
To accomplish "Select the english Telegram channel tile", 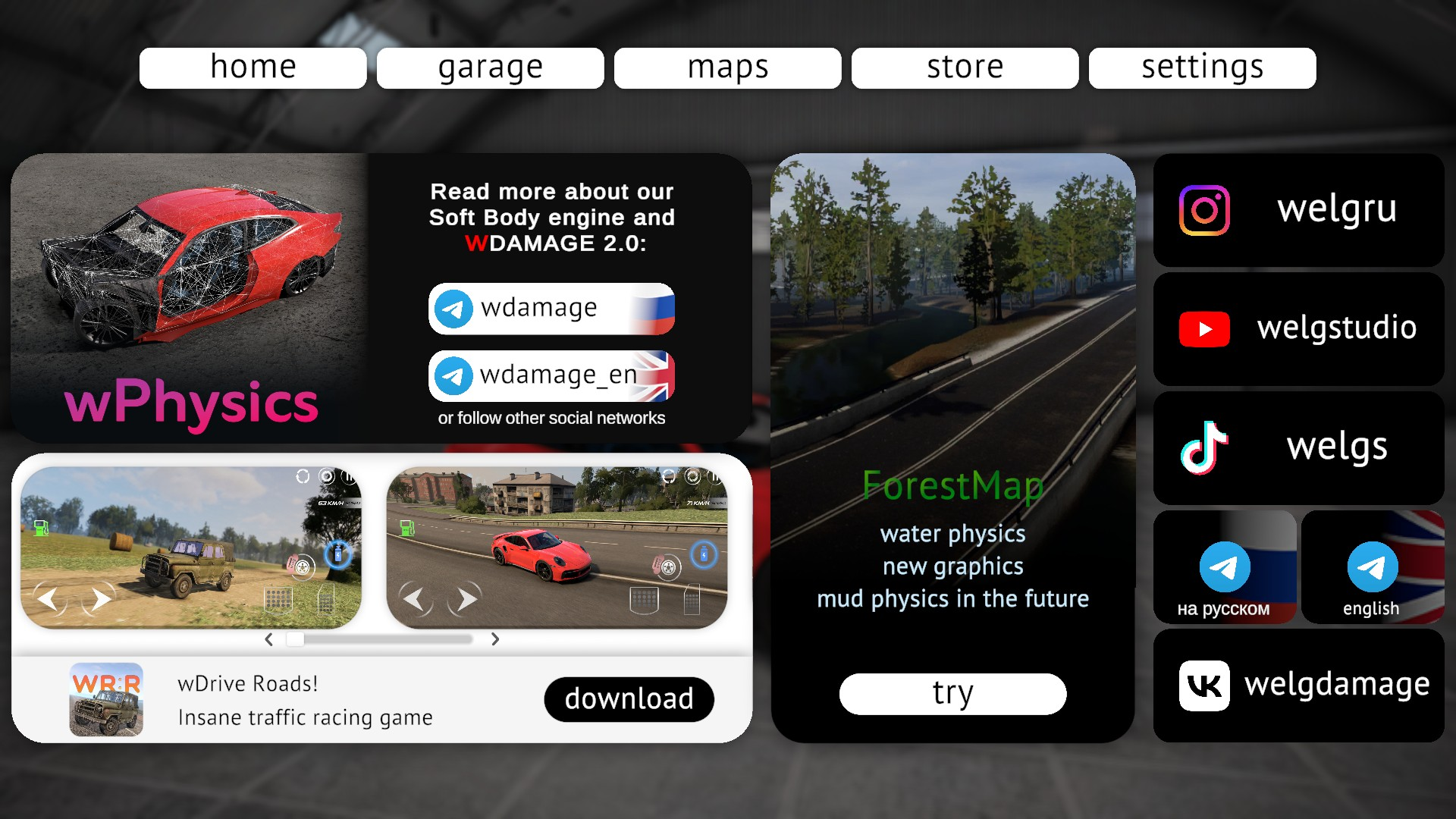I will 1372,567.
